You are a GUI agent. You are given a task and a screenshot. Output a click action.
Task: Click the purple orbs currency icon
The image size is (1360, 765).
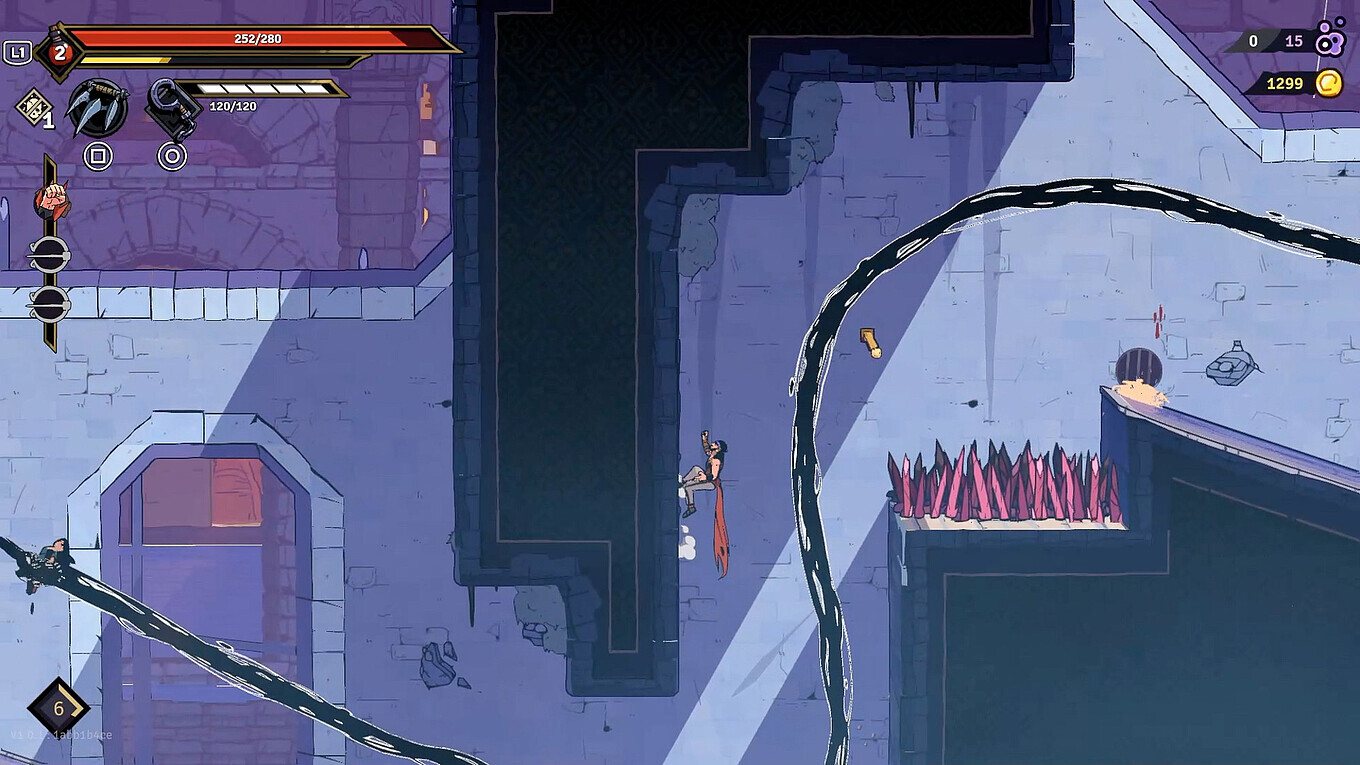pos(1330,39)
